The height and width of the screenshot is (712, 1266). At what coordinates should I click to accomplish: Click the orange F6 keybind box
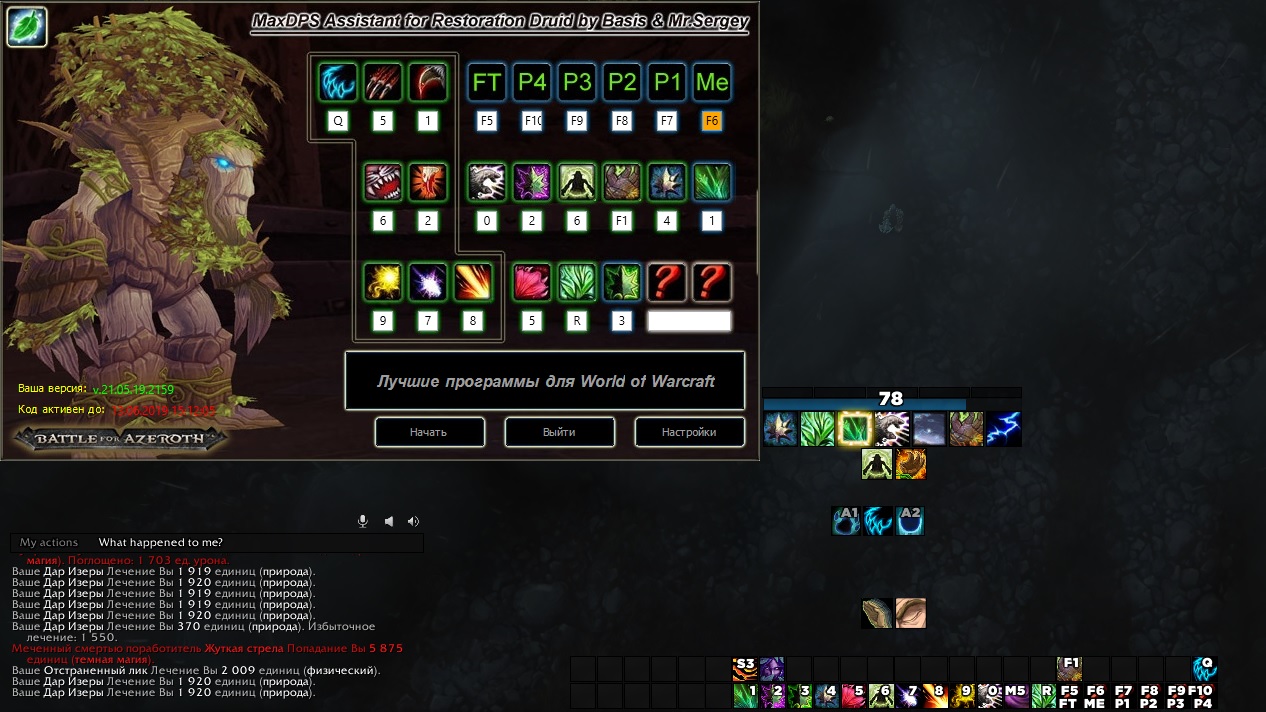[712, 121]
